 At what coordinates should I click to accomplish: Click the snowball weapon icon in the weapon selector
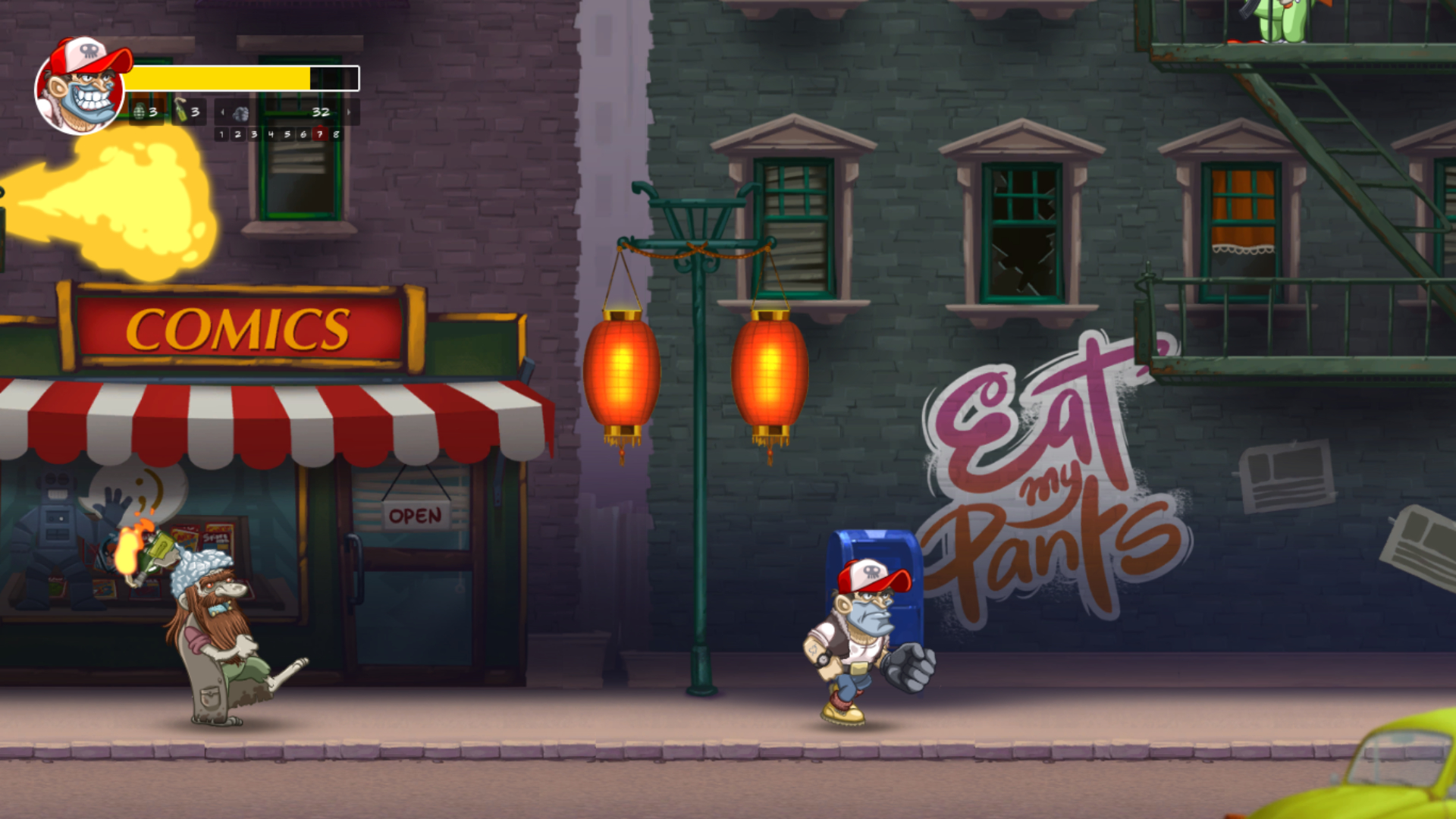tap(240, 114)
